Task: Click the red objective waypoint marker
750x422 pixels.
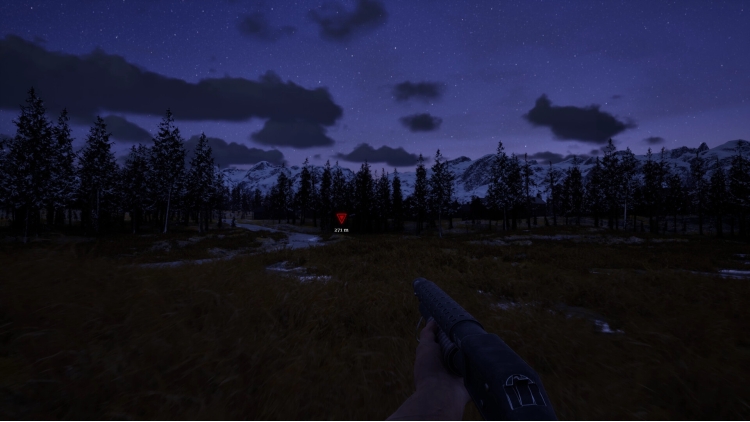Action: (x=341, y=218)
